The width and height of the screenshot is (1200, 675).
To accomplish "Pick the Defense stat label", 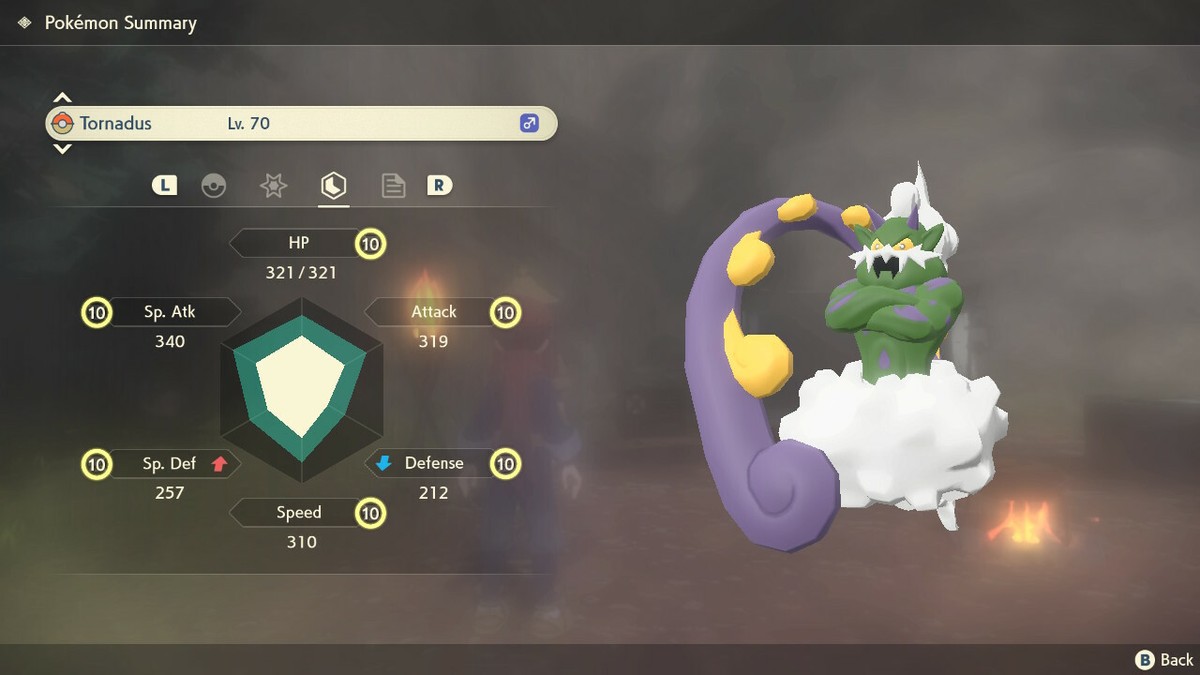I will pyautogui.click(x=433, y=463).
